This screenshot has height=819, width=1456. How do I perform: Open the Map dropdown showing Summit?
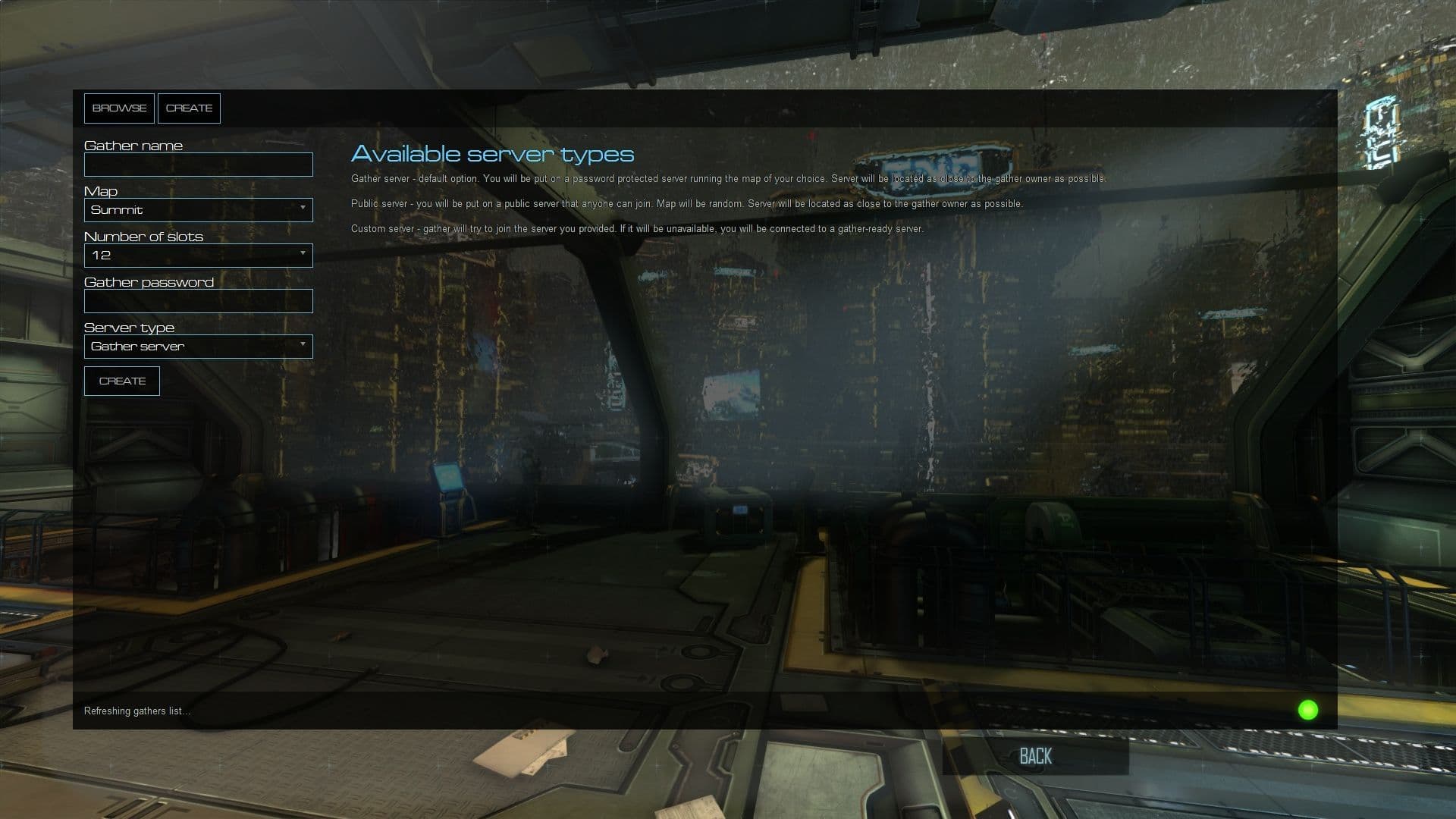(x=197, y=210)
